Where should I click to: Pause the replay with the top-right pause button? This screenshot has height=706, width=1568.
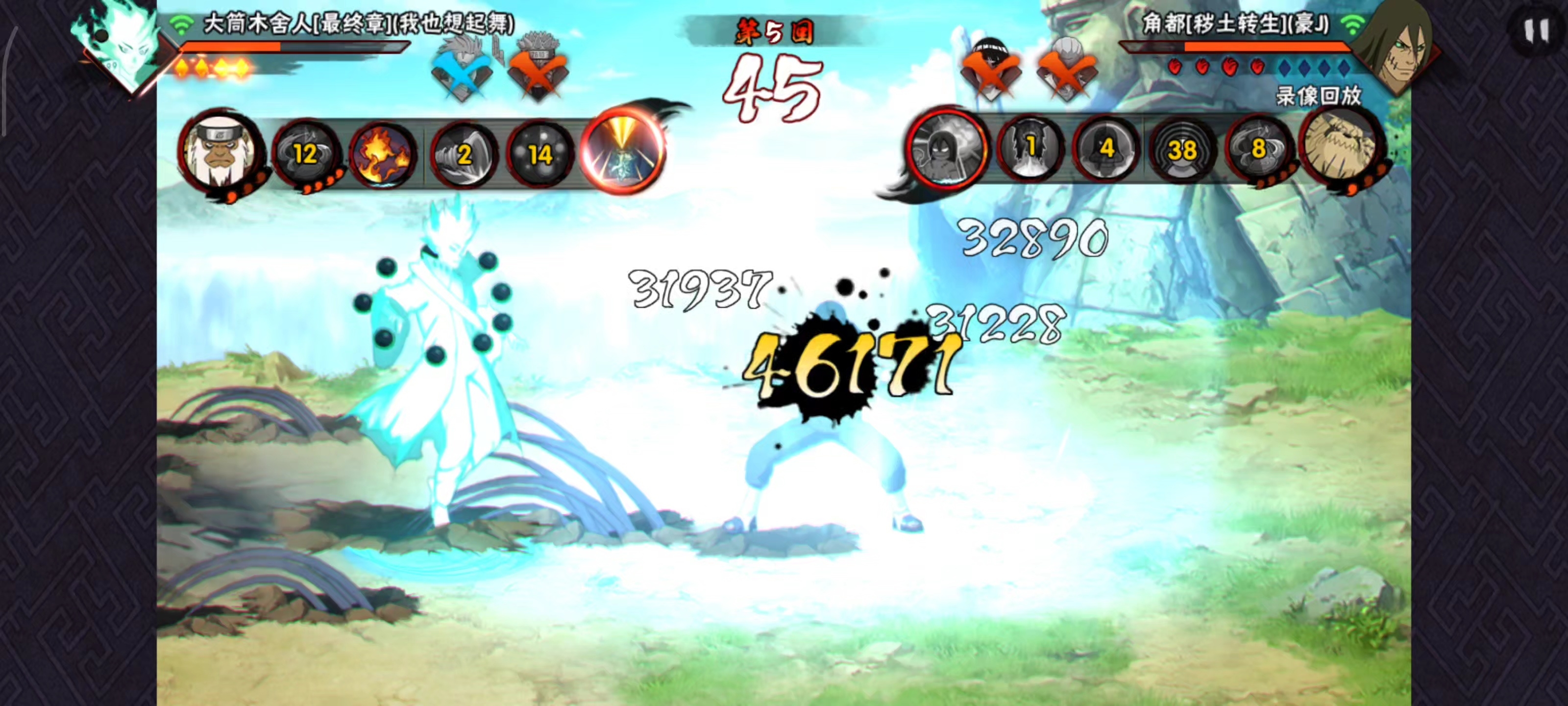[1536, 30]
